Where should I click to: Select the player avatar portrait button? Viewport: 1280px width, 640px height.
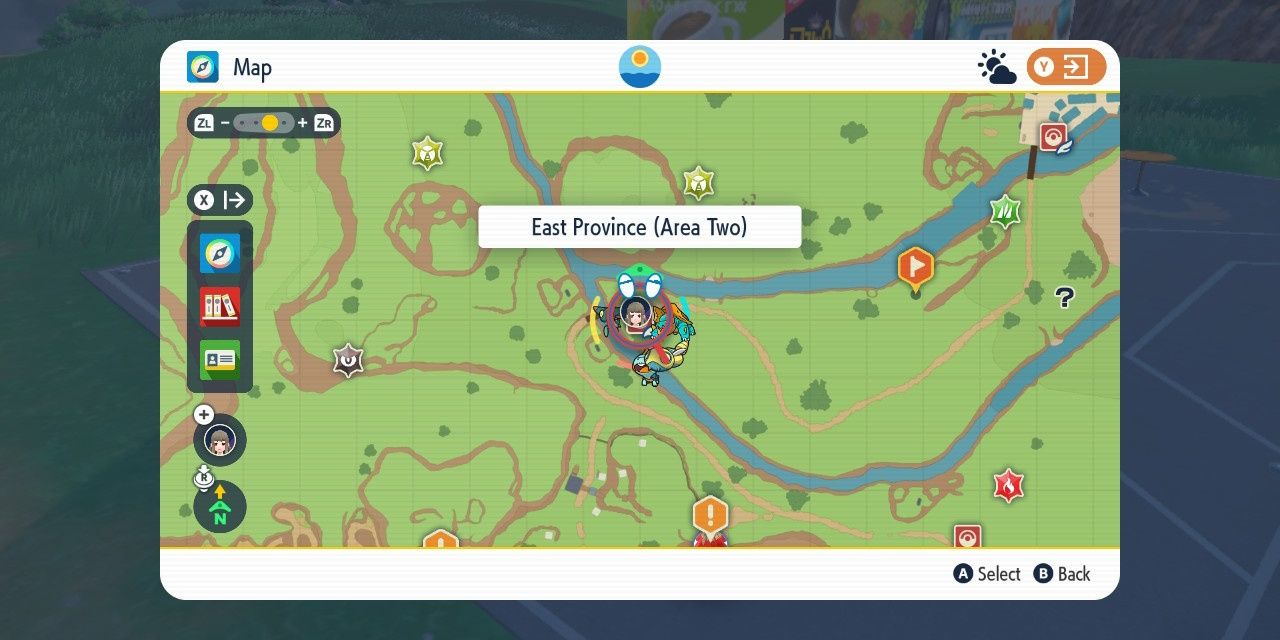tap(220, 439)
